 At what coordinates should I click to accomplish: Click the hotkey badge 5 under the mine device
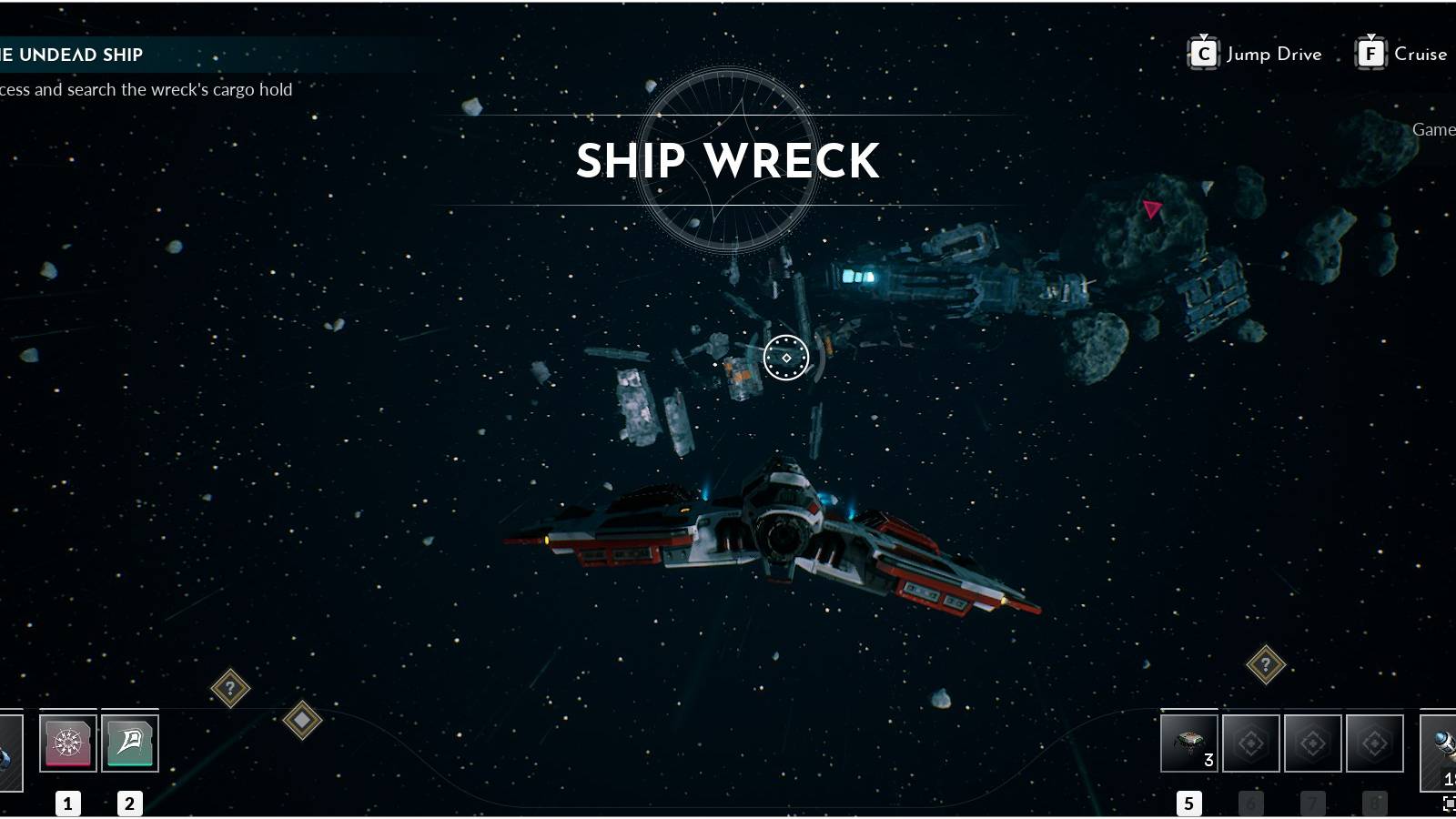[x=1188, y=803]
